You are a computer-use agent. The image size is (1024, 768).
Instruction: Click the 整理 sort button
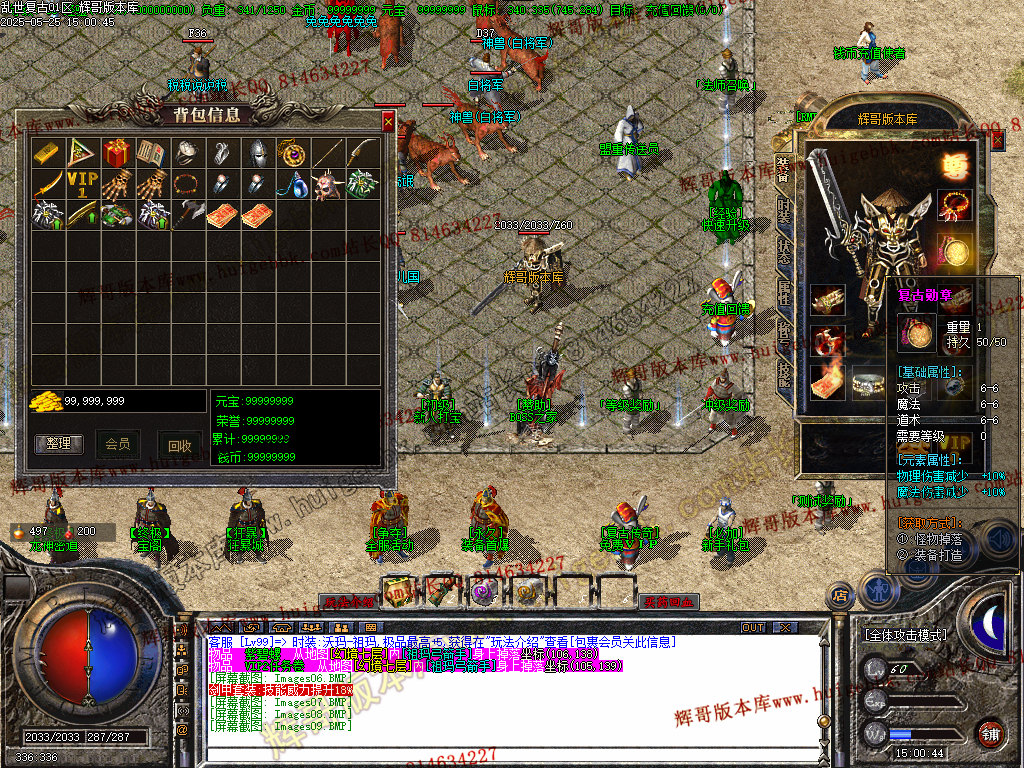click(x=59, y=443)
